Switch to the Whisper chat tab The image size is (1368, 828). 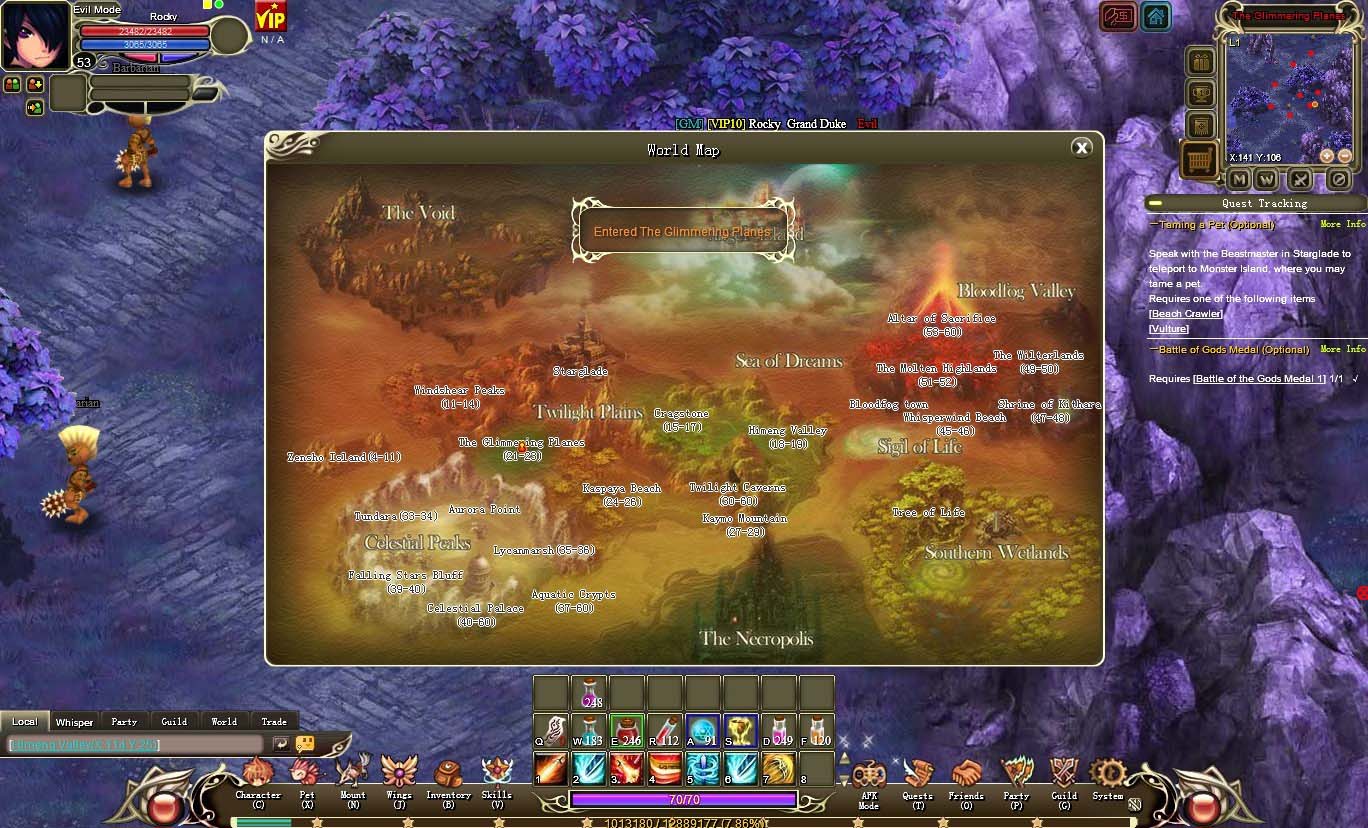click(74, 722)
